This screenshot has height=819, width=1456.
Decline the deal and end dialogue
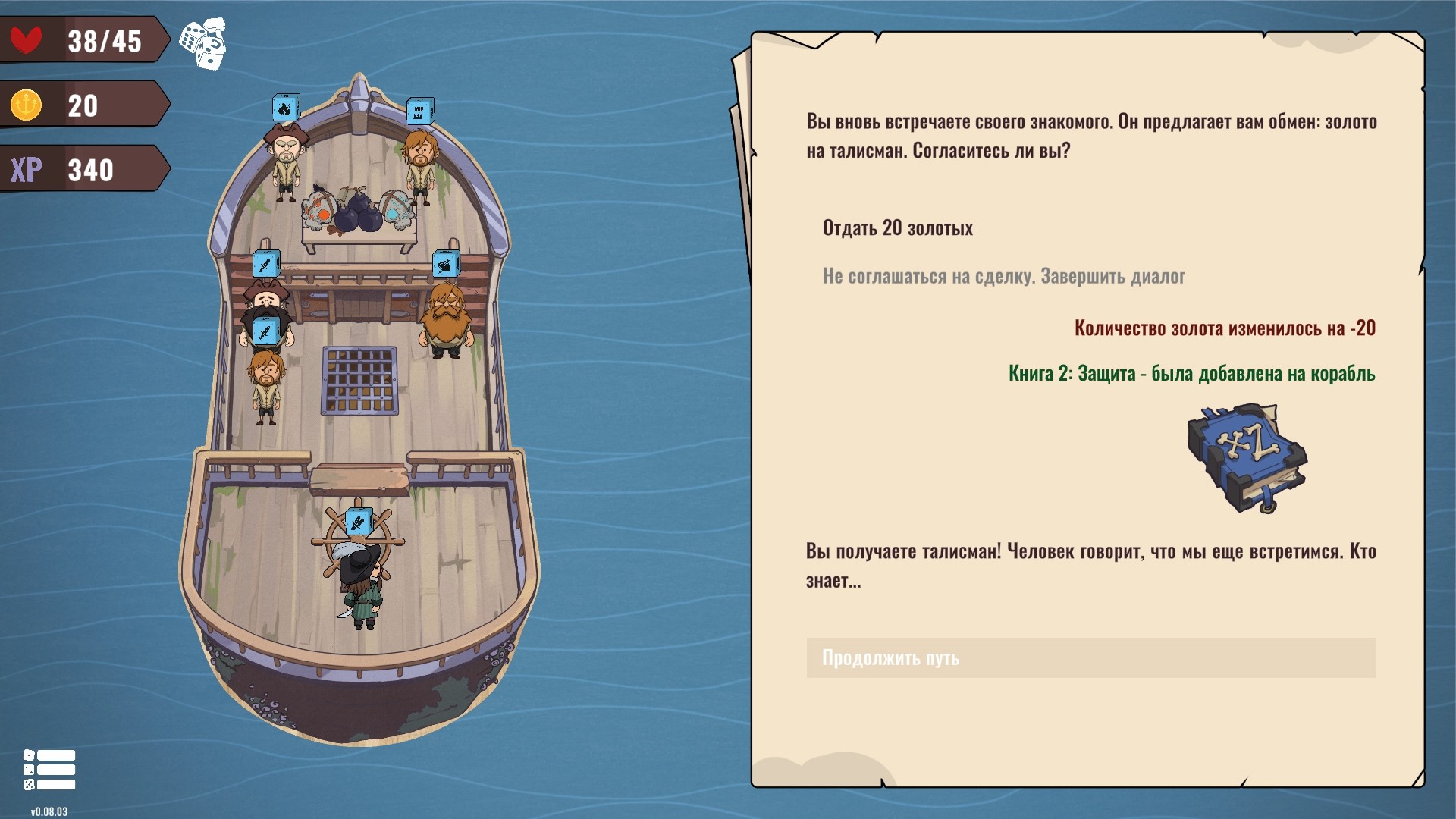click(1003, 276)
